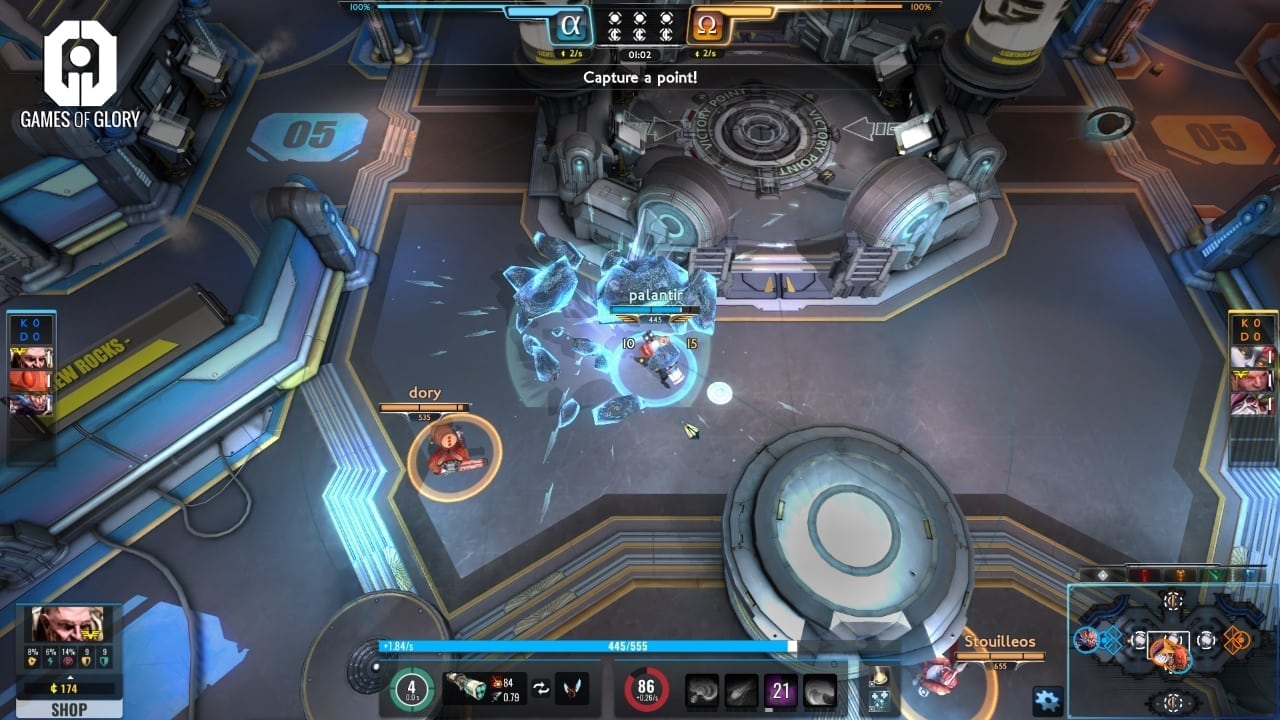Select the top ally portrait on left panel

point(31,358)
